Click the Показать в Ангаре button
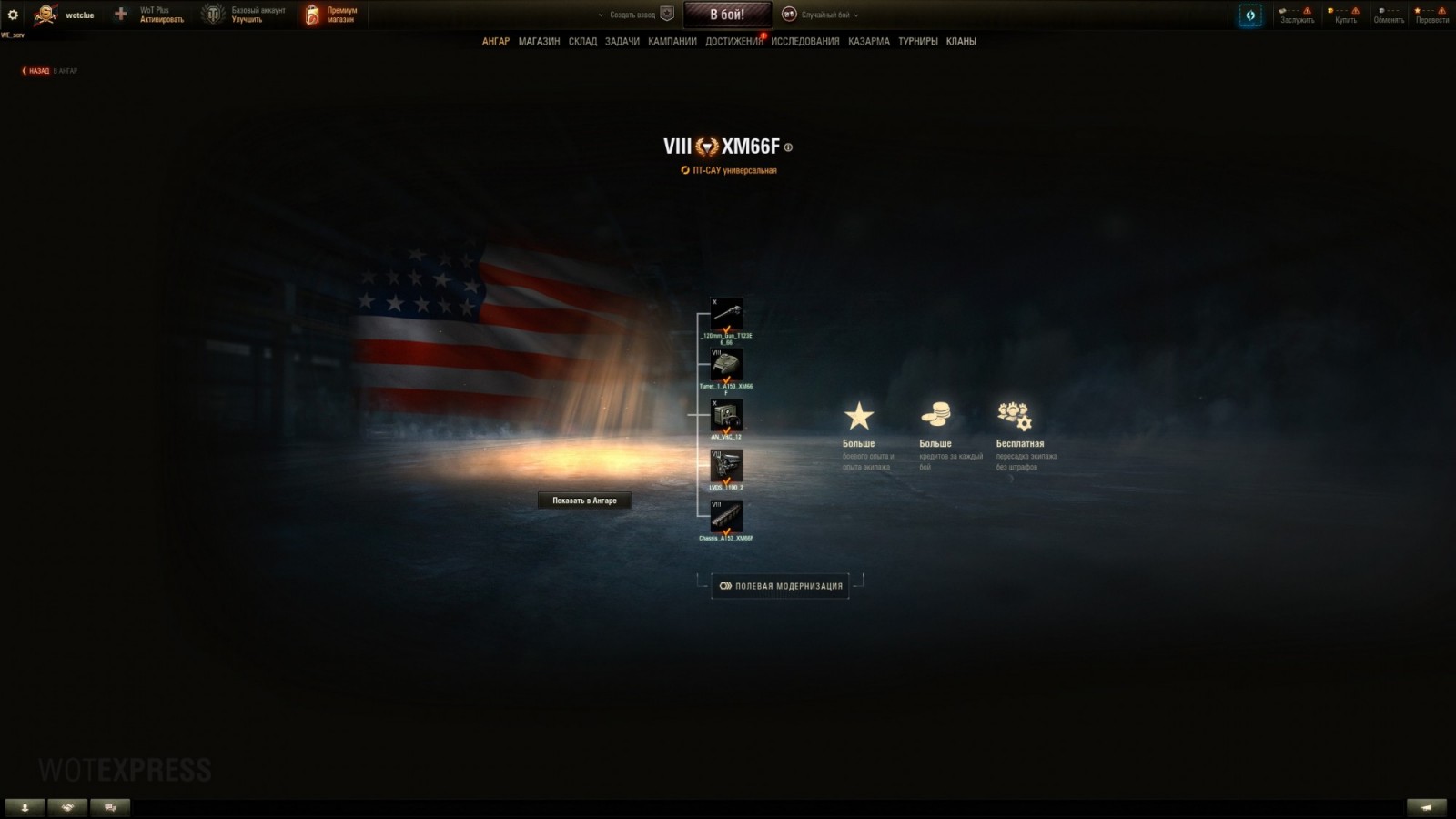The height and width of the screenshot is (819, 1456). 583,500
